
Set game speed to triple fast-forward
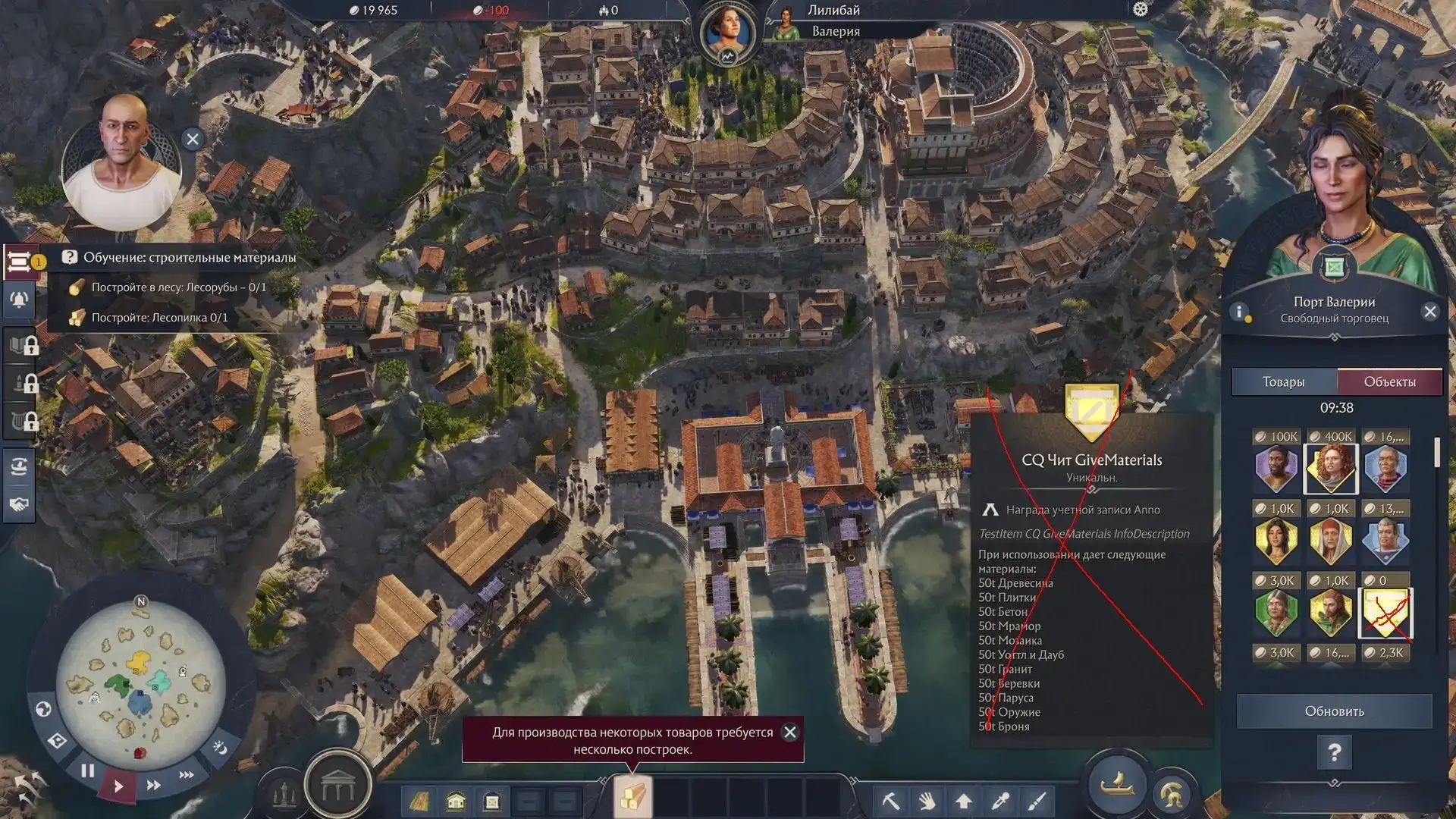click(187, 775)
